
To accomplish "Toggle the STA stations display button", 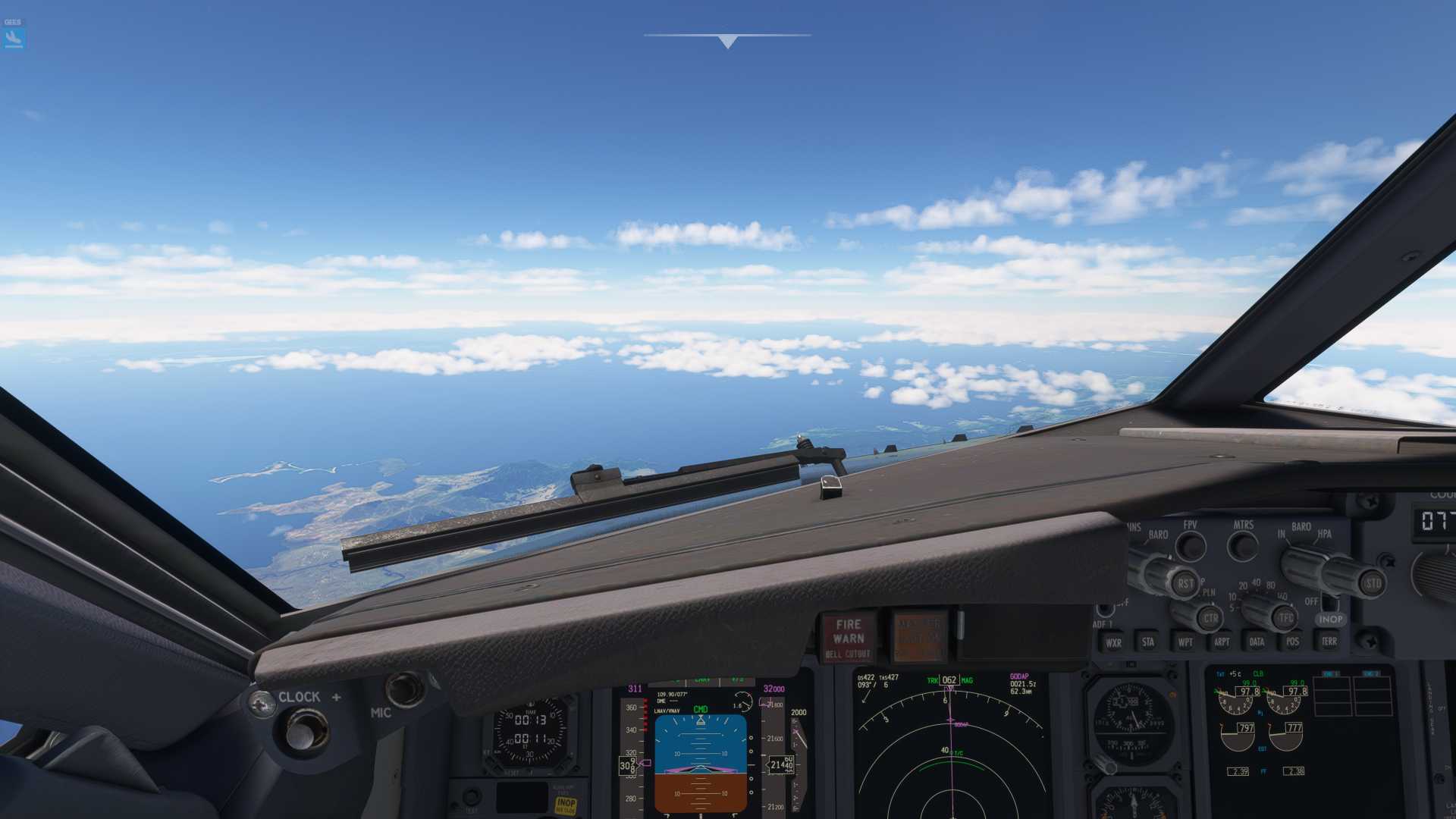I will pos(1148,642).
